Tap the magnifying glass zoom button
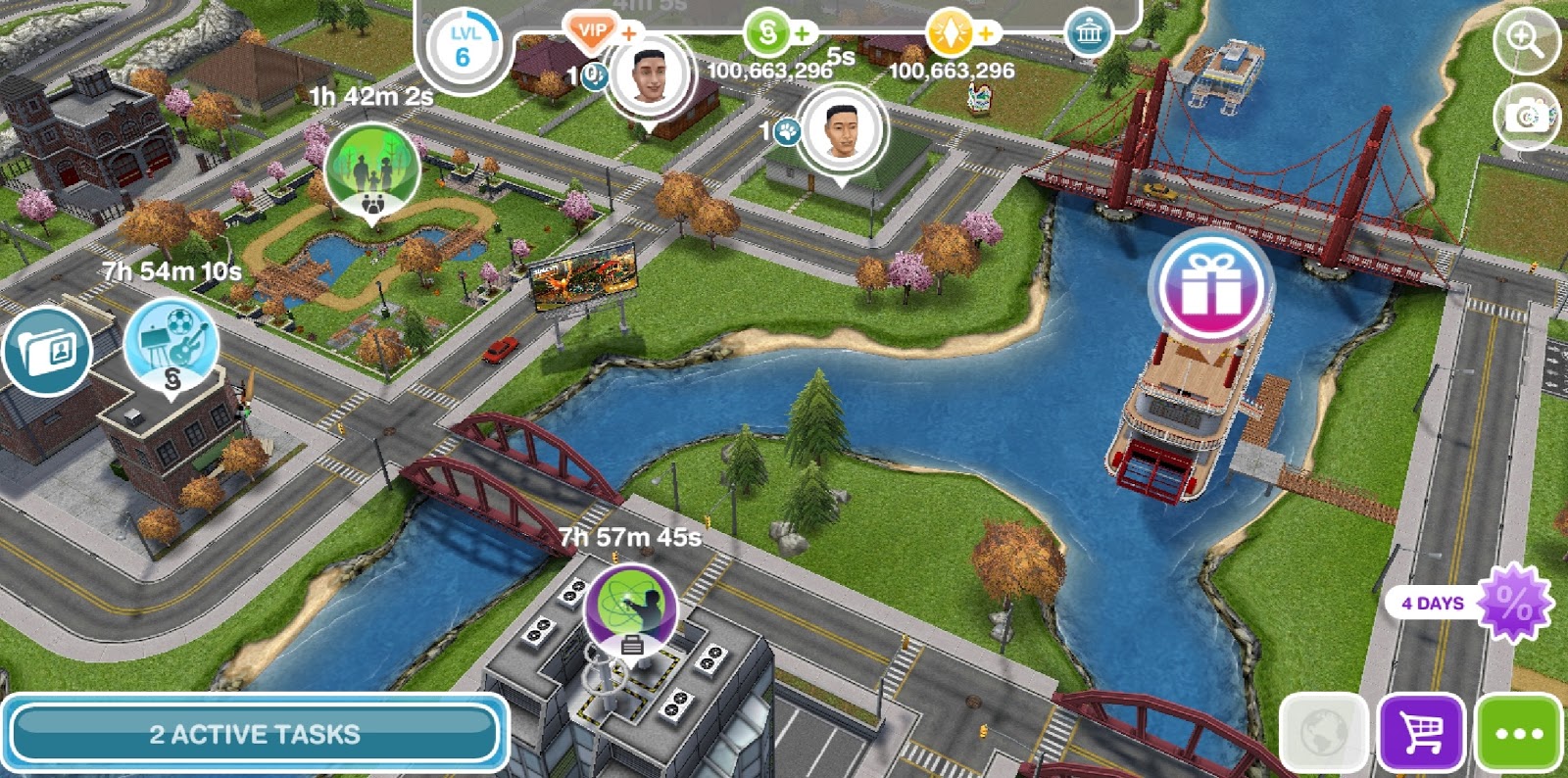 [1526, 39]
